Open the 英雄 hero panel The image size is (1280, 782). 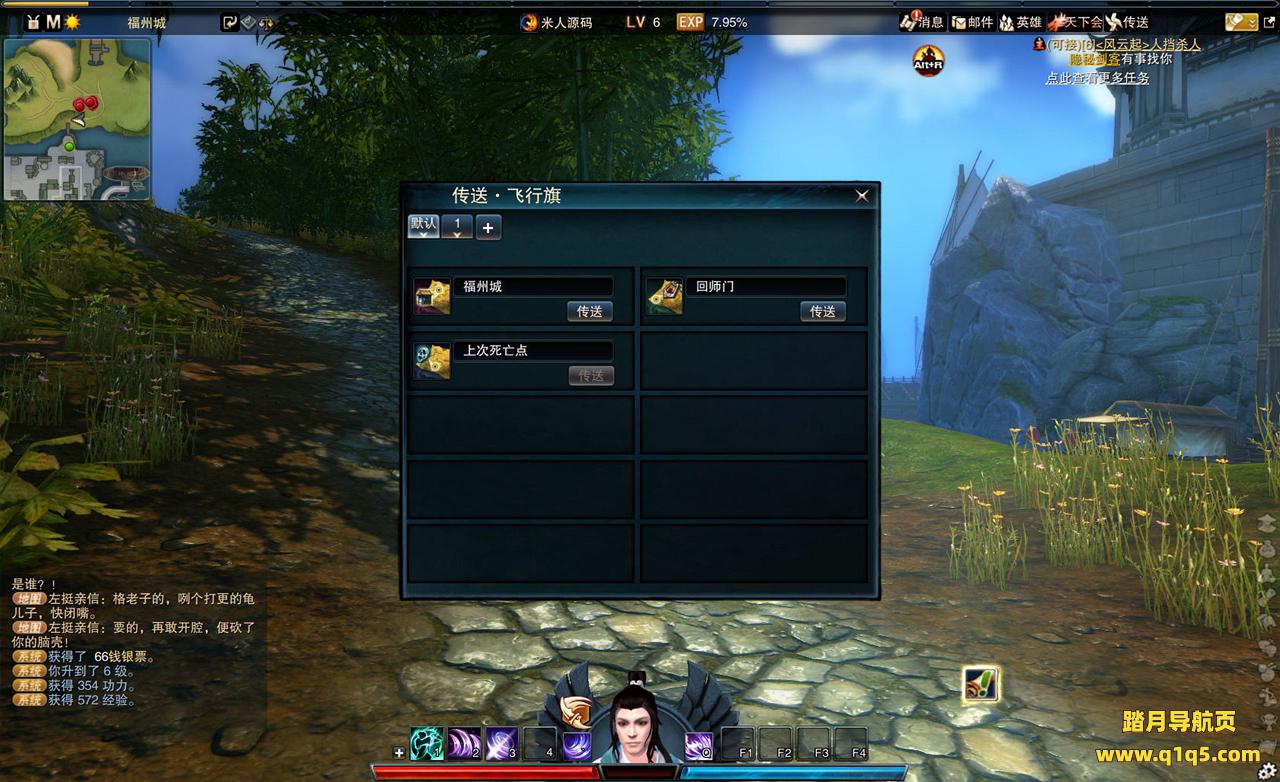pyautogui.click(x=1021, y=22)
